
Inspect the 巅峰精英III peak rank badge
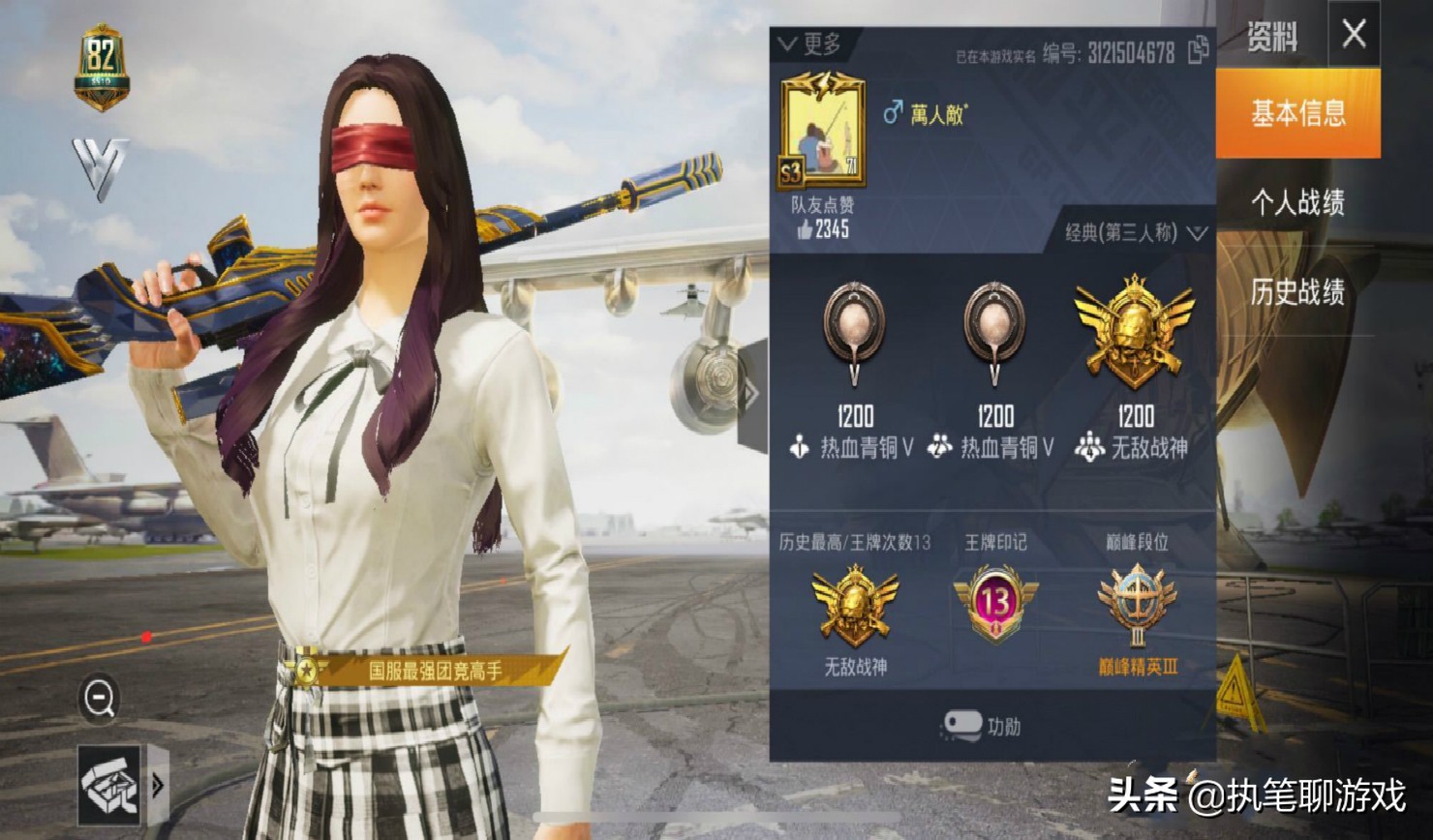(x=1137, y=606)
